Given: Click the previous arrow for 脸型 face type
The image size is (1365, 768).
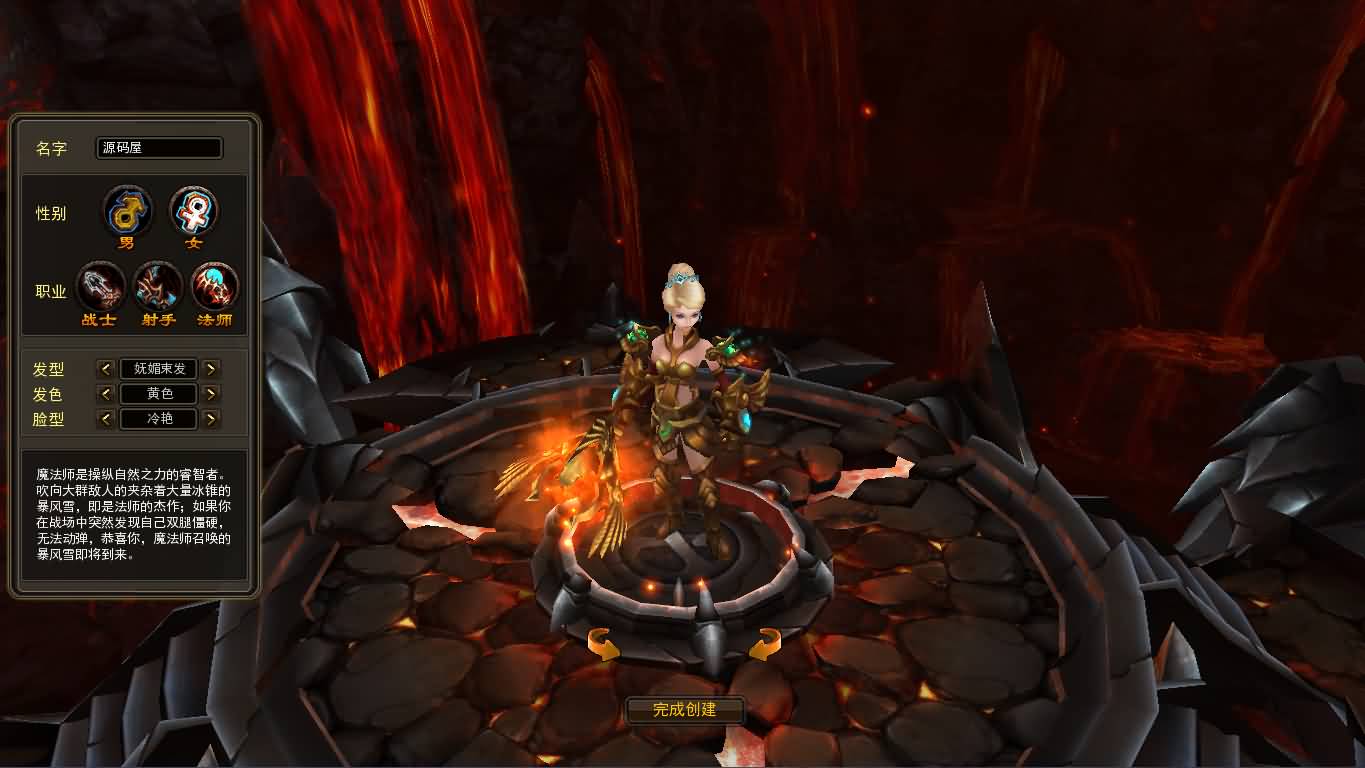Looking at the screenshot, I should click(x=106, y=418).
